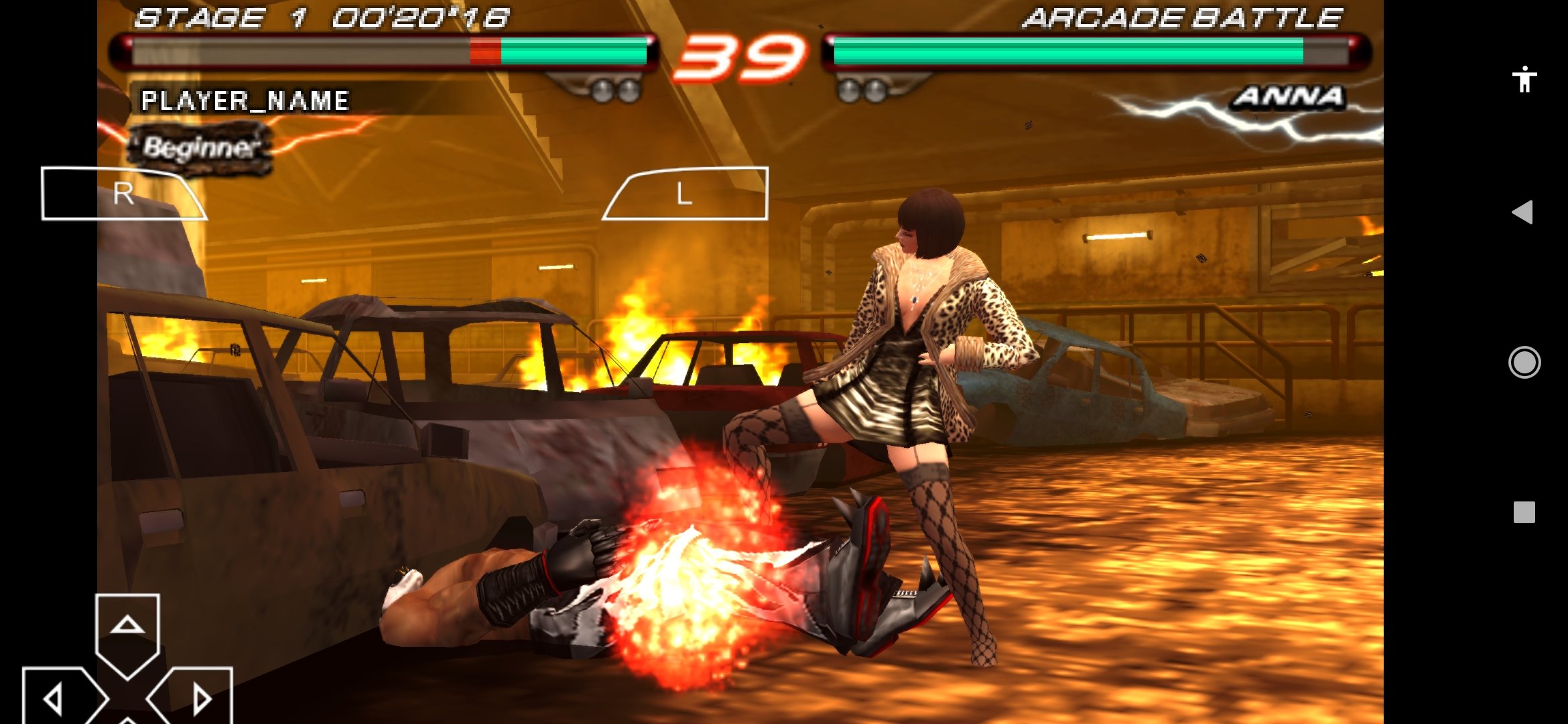Tap the L shoulder button overlay
Viewport: 1568px width, 724px height.
click(x=686, y=194)
